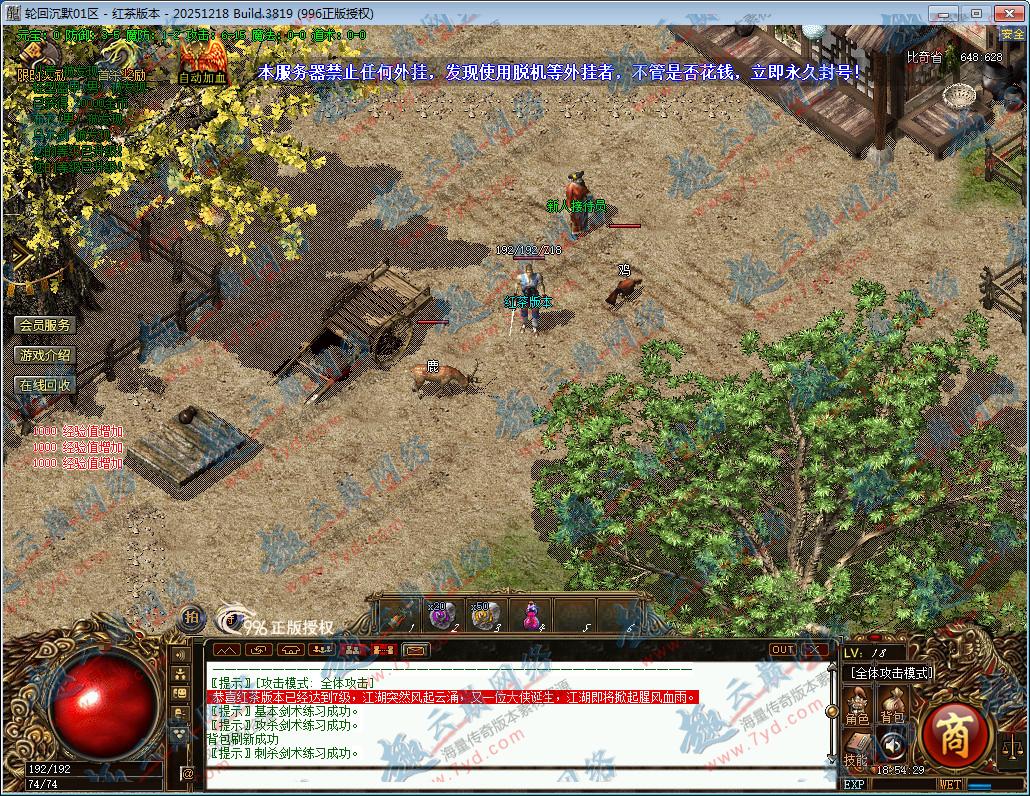Open the mail envelope chat tab
The height and width of the screenshot is (796, 1030).
coord(415,650)
